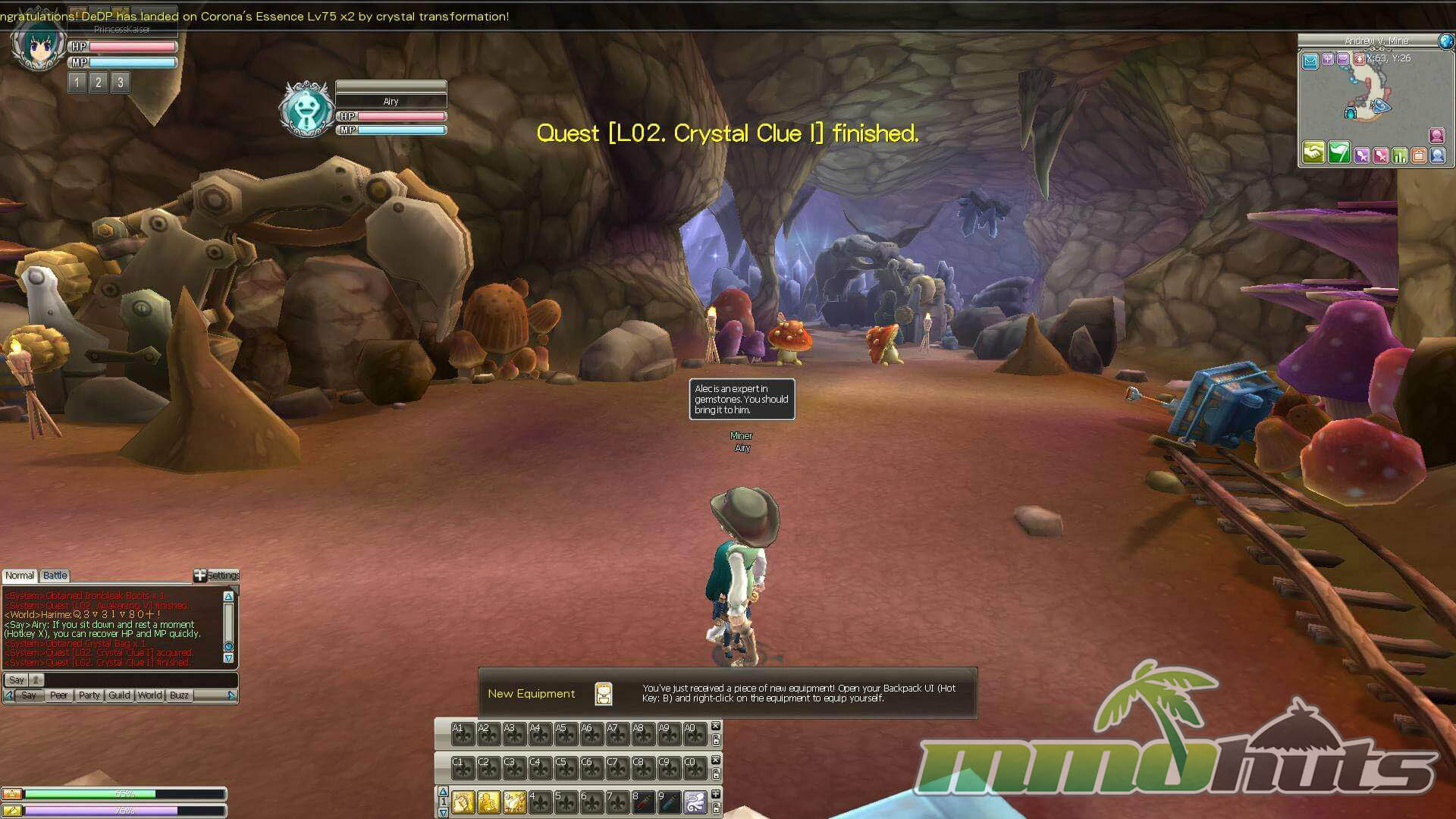Use the blue potion in slot 9
This screenshot has height=819, width=1456.
point(669,802)
